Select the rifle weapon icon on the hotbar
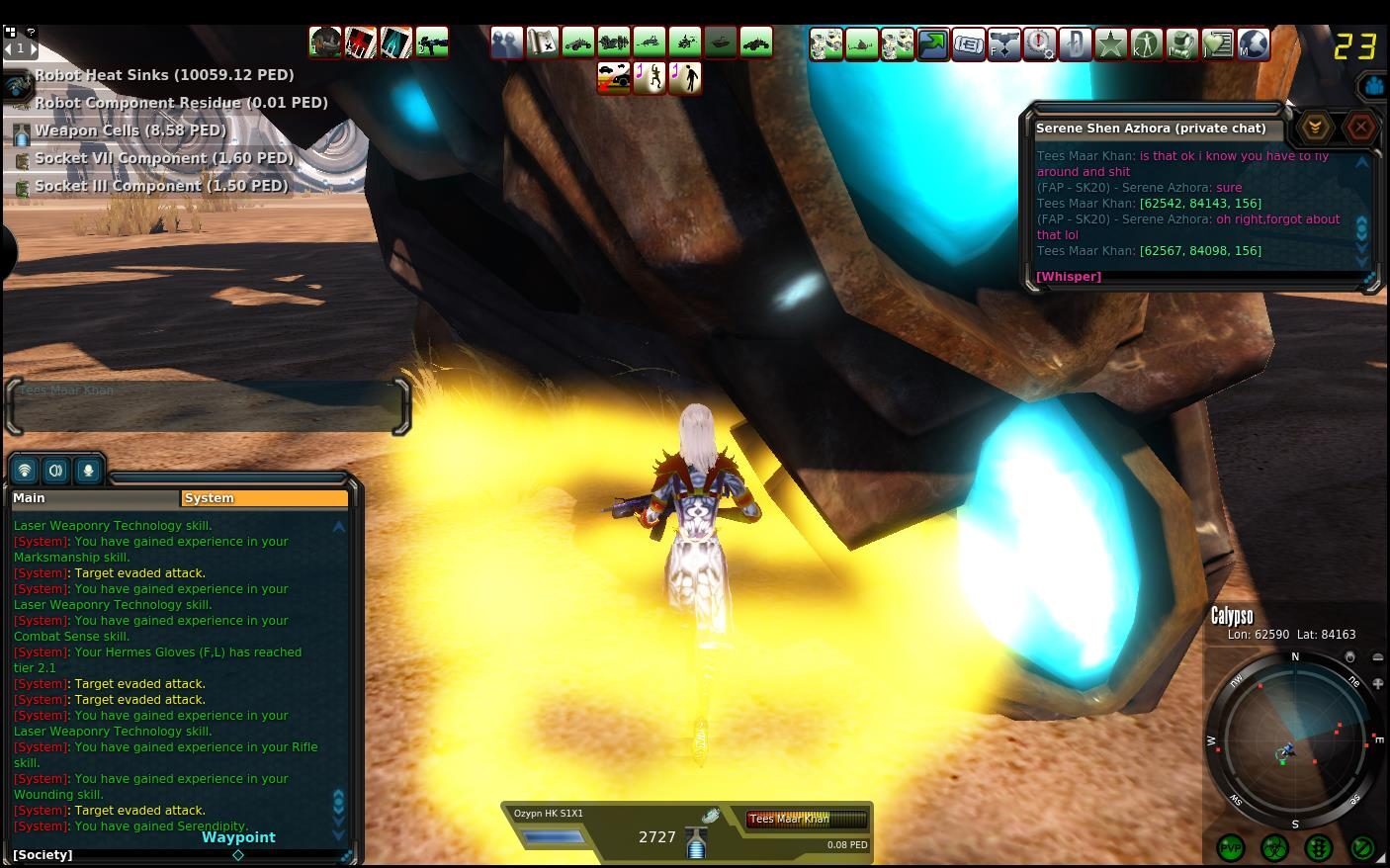The height and width of the screenshot is (868, 1390). point(432,43)
